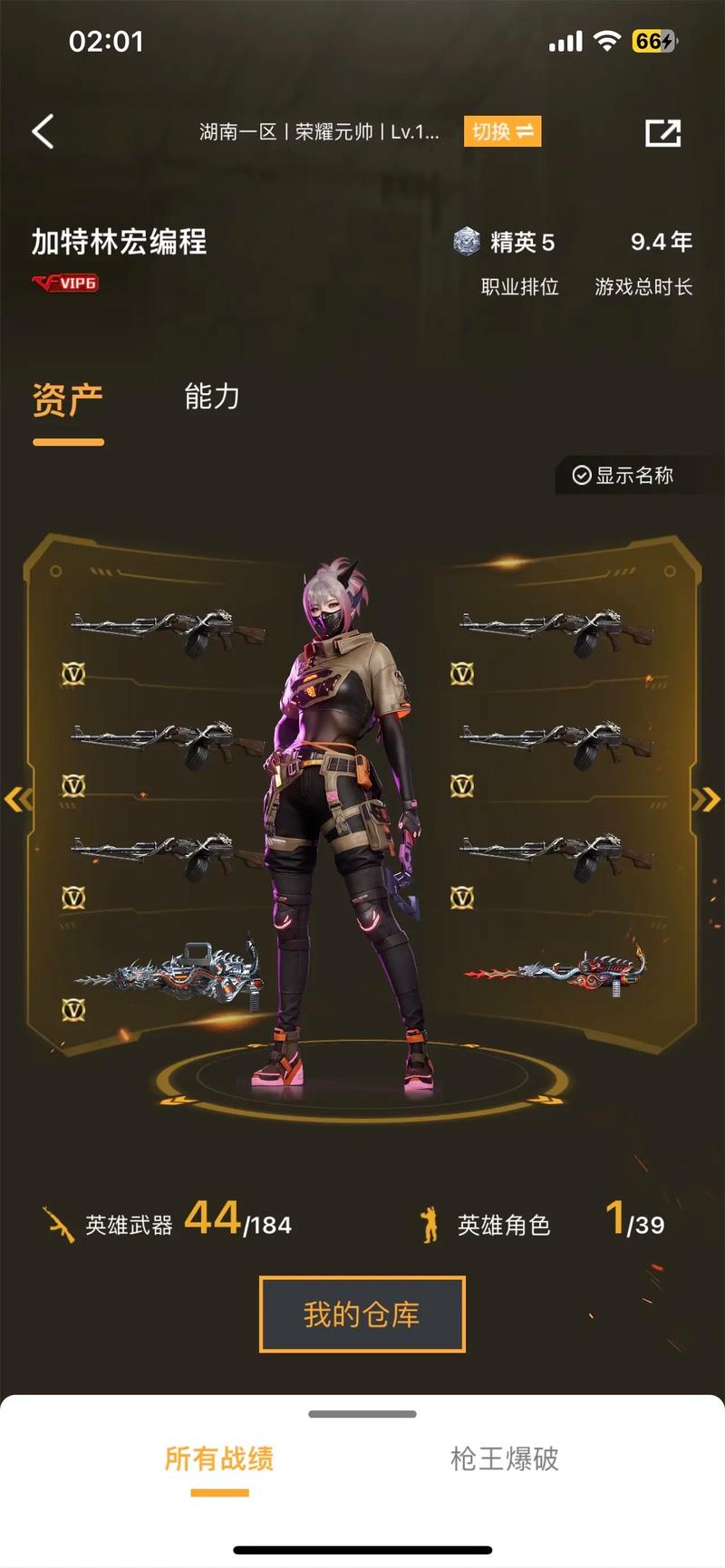Select the 资产 tab
Screen dimensions: 725x1568
(68, 400)
